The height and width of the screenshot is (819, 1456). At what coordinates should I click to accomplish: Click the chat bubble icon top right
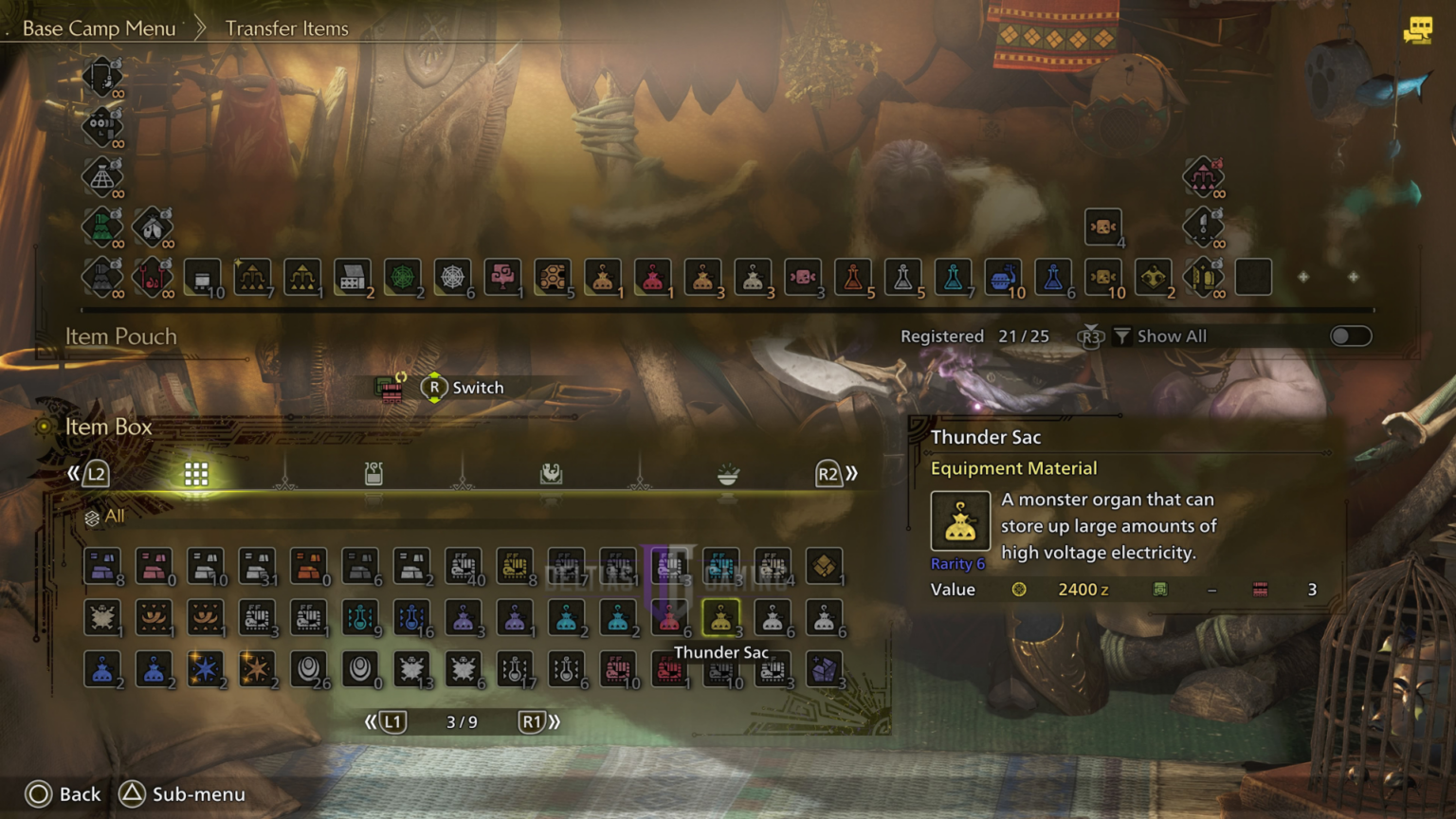(x=1418, y=31)
